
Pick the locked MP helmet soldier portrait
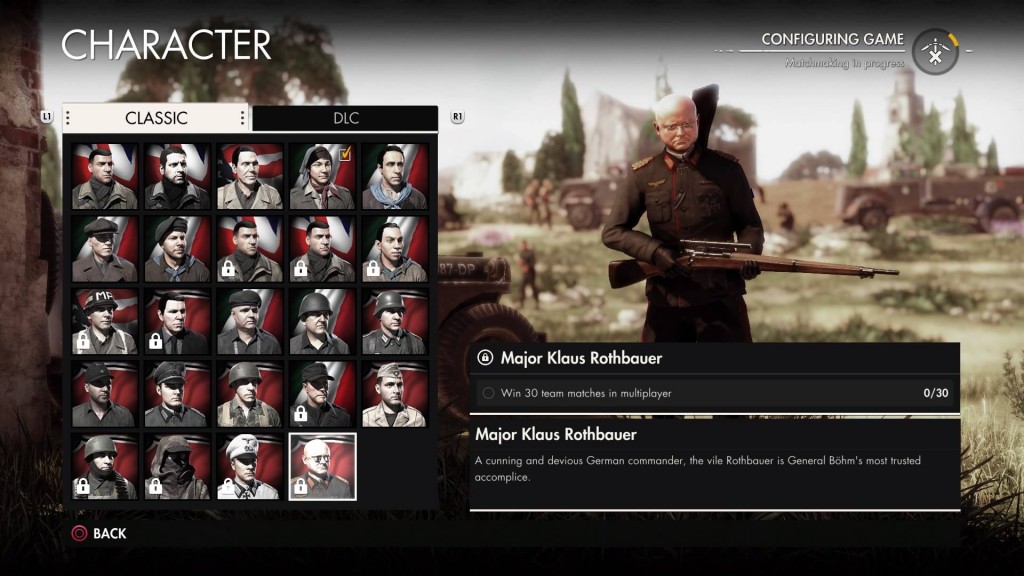pos(105,321)
